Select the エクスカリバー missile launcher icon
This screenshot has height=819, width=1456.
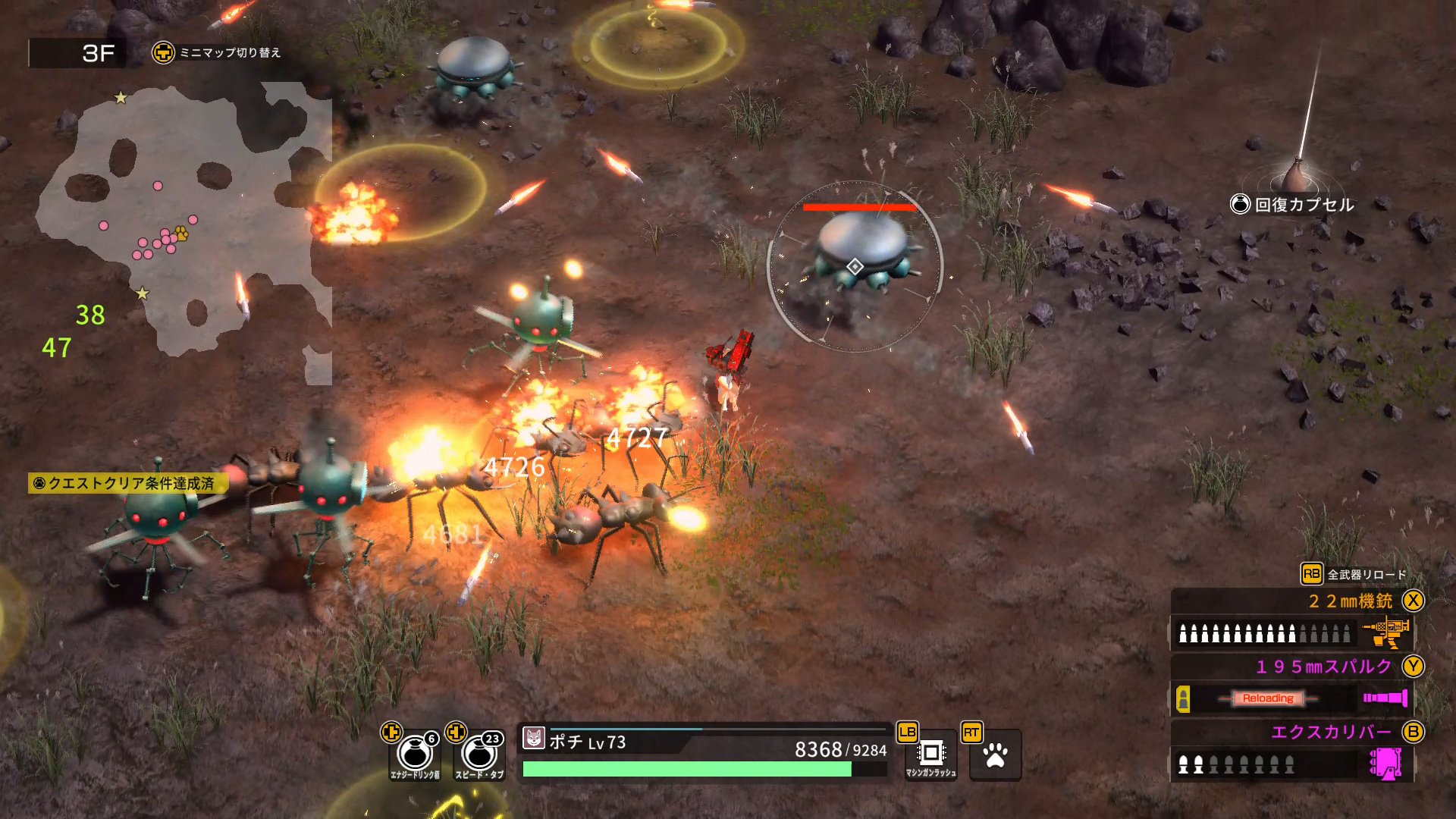click(x=1386, y=763)
